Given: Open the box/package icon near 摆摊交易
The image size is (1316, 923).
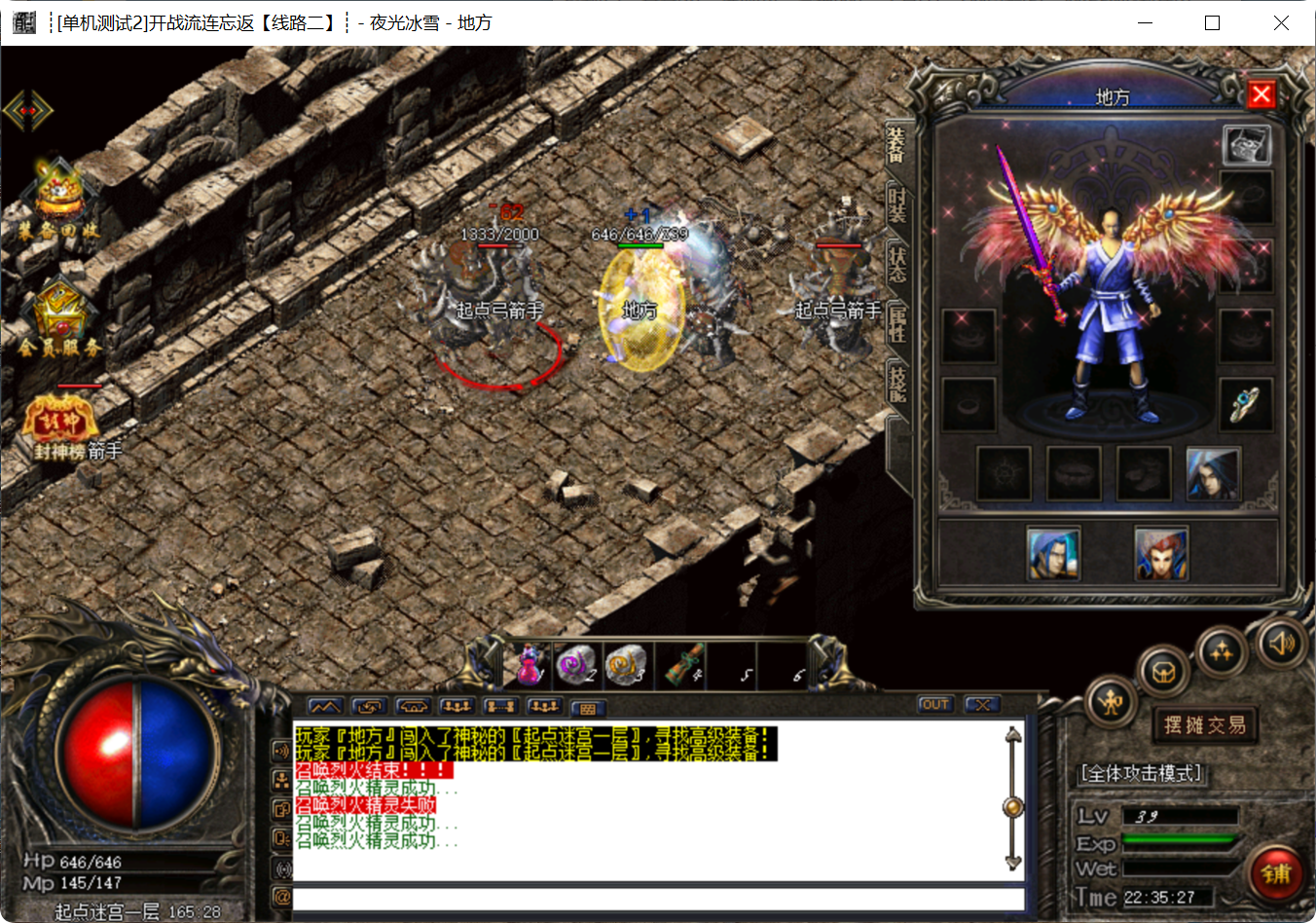Looking at the screenshot, I should [1162, 672].
